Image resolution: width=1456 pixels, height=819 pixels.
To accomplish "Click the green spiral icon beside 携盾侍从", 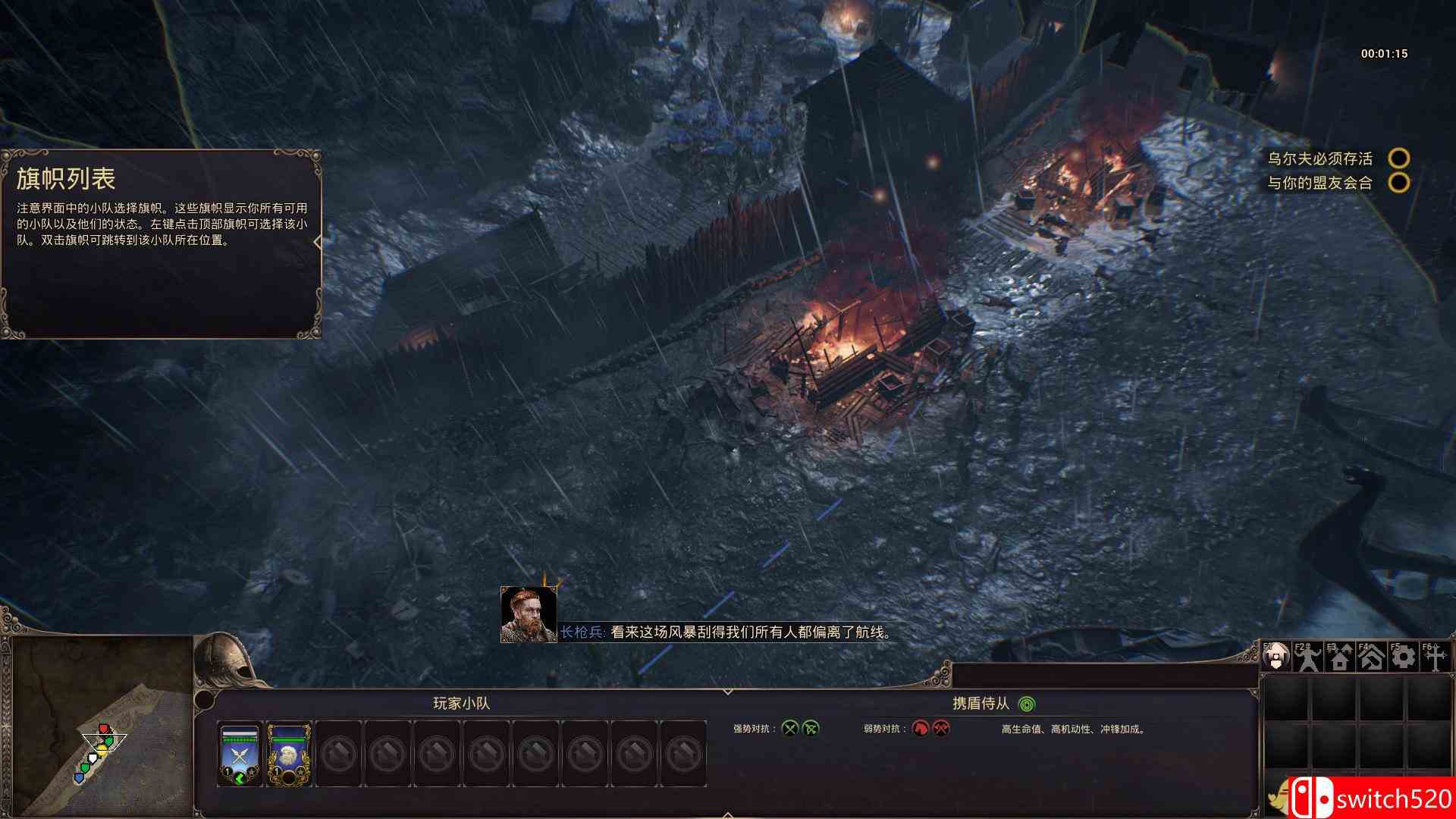I will click(x=1028, y=704).
